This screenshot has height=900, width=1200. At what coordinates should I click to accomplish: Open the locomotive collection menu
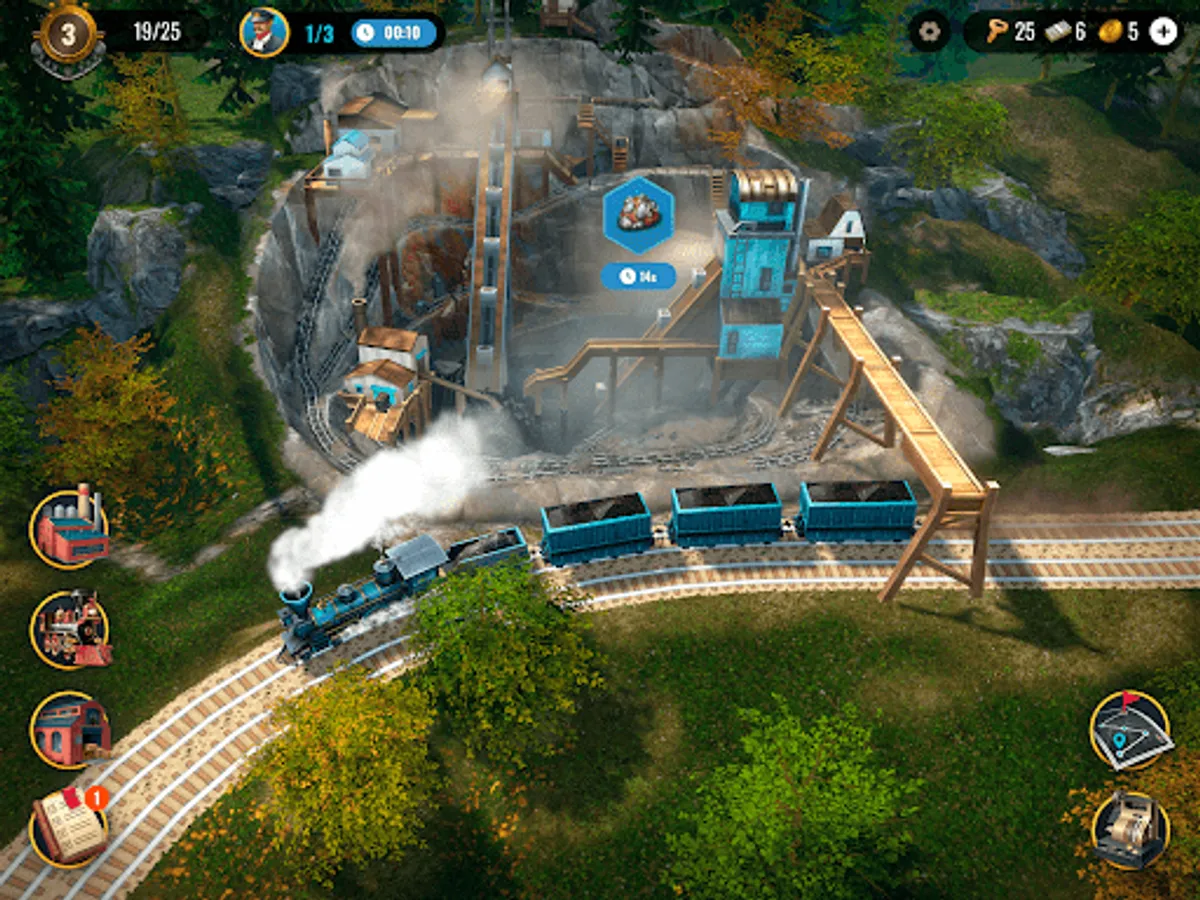pyautogui.click(x=70, y=629)
